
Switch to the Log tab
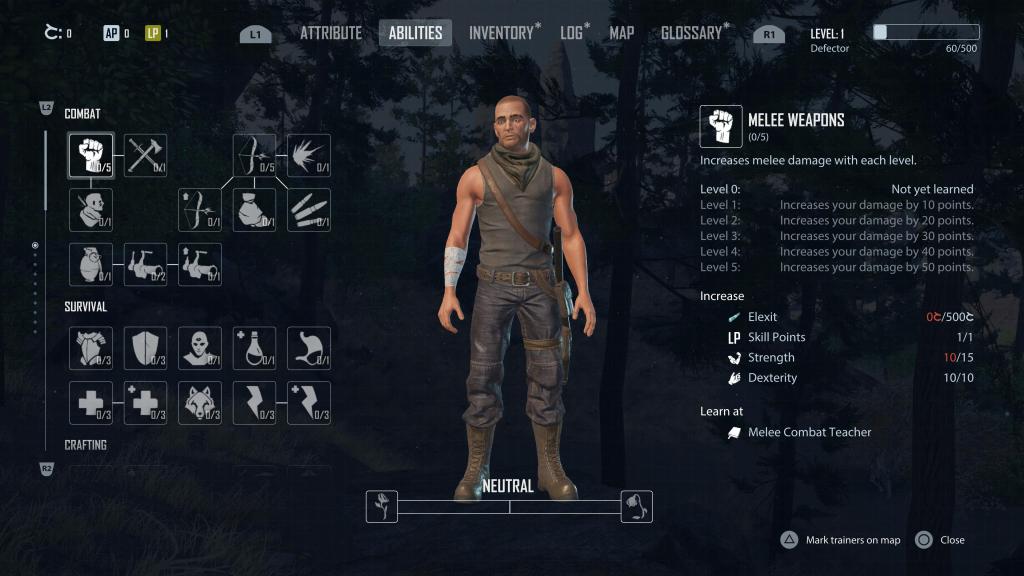coord(572,33)
